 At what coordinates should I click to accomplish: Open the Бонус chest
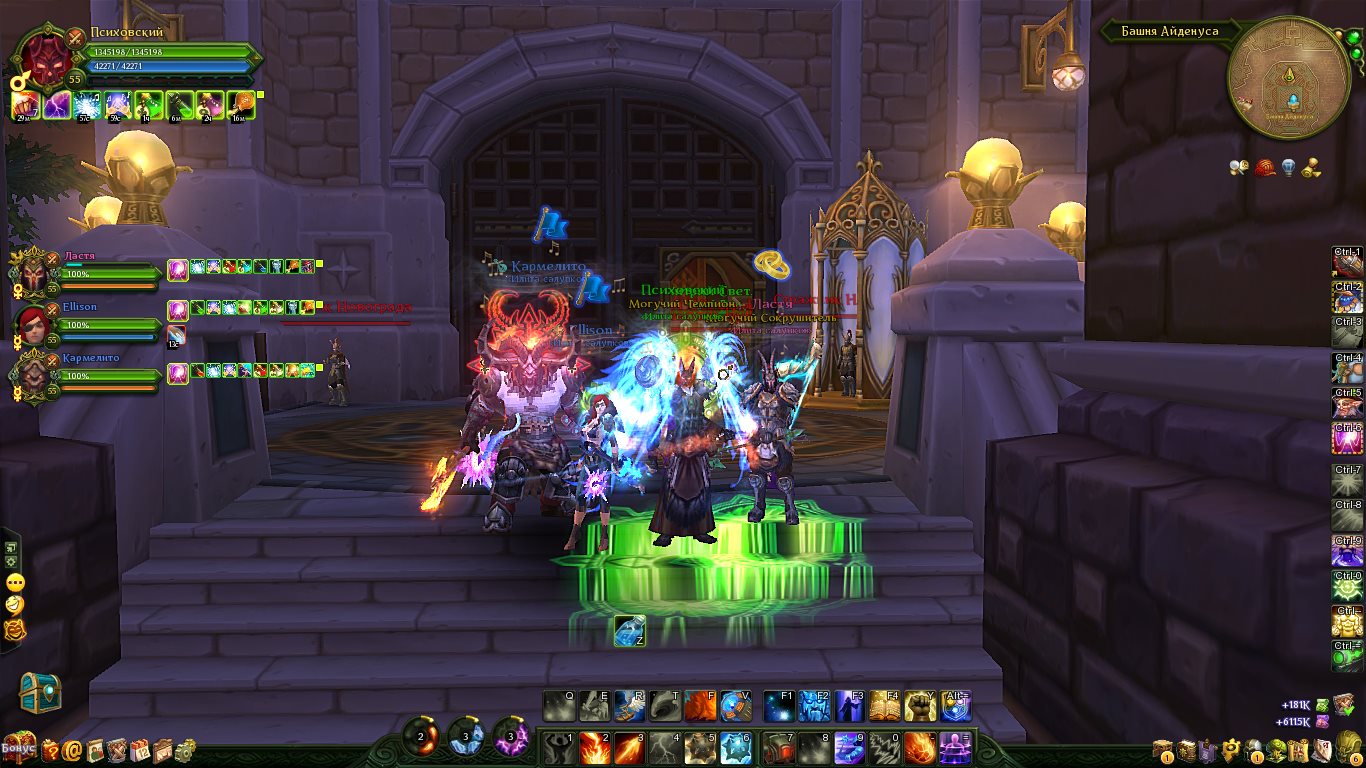[x=18, y=748]
